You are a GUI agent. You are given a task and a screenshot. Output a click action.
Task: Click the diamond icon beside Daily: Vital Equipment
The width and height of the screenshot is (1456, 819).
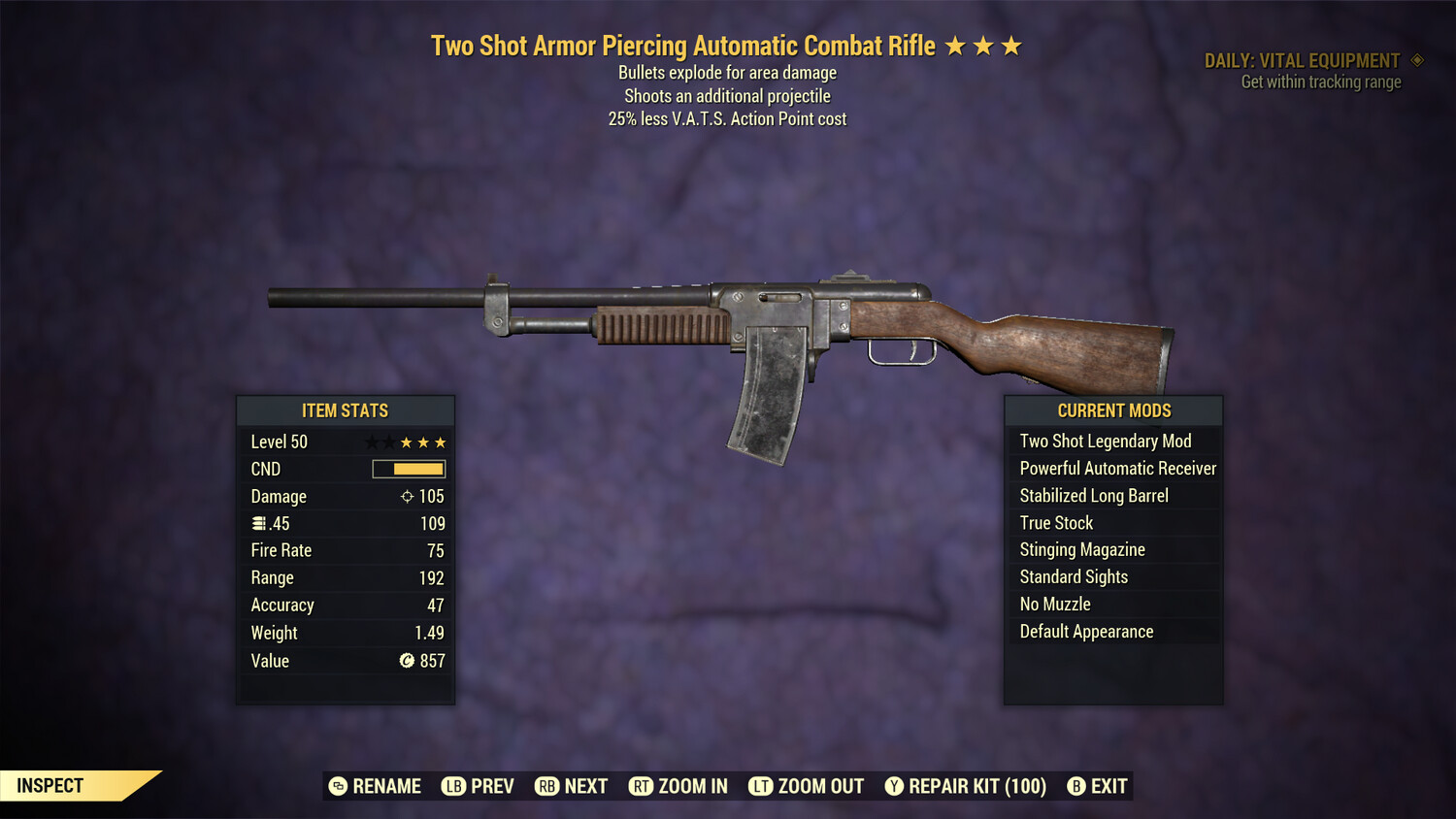point(1417,60)
